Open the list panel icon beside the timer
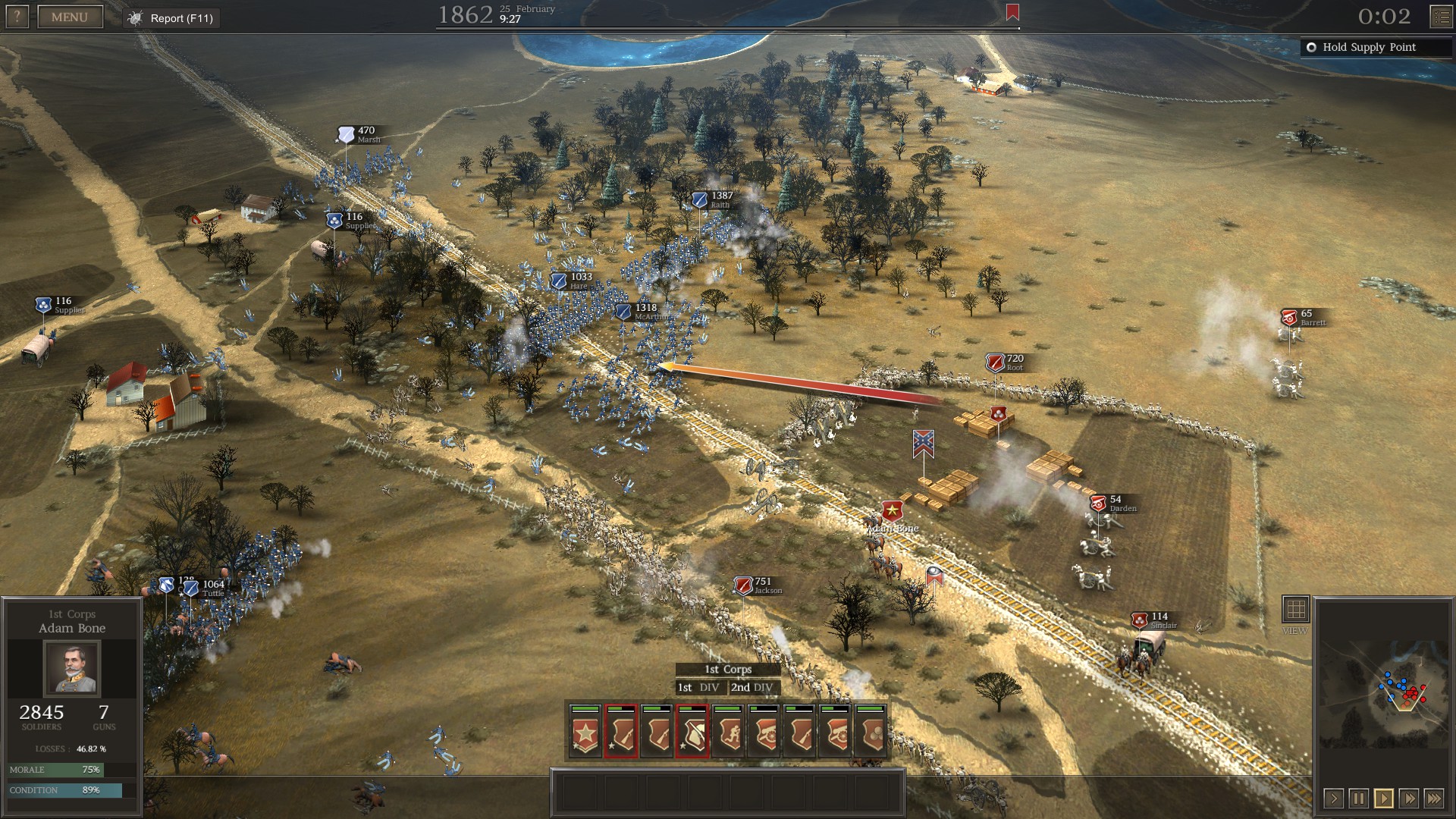 click(1441, 17)
